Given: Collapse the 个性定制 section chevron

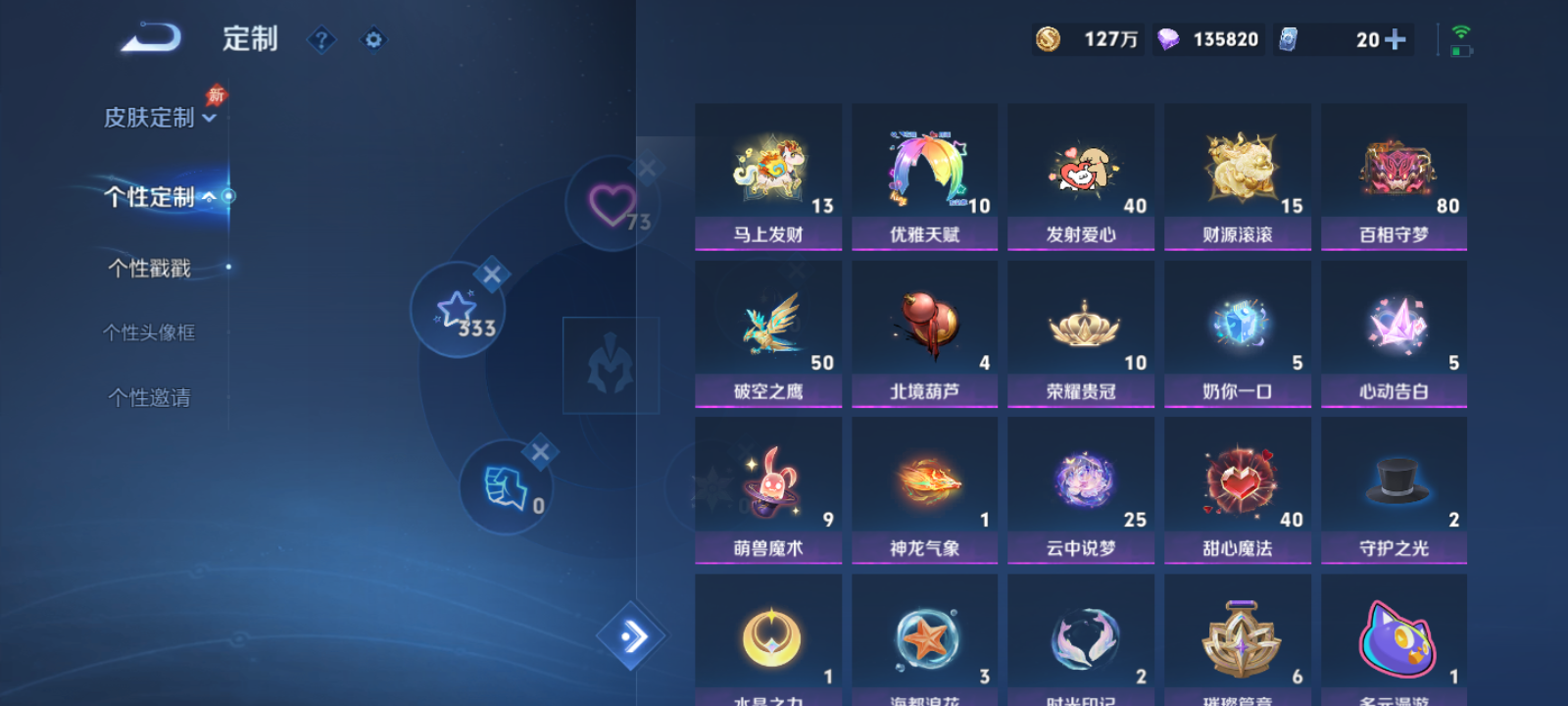Looking at the screenshot, I should pos(211,196).
